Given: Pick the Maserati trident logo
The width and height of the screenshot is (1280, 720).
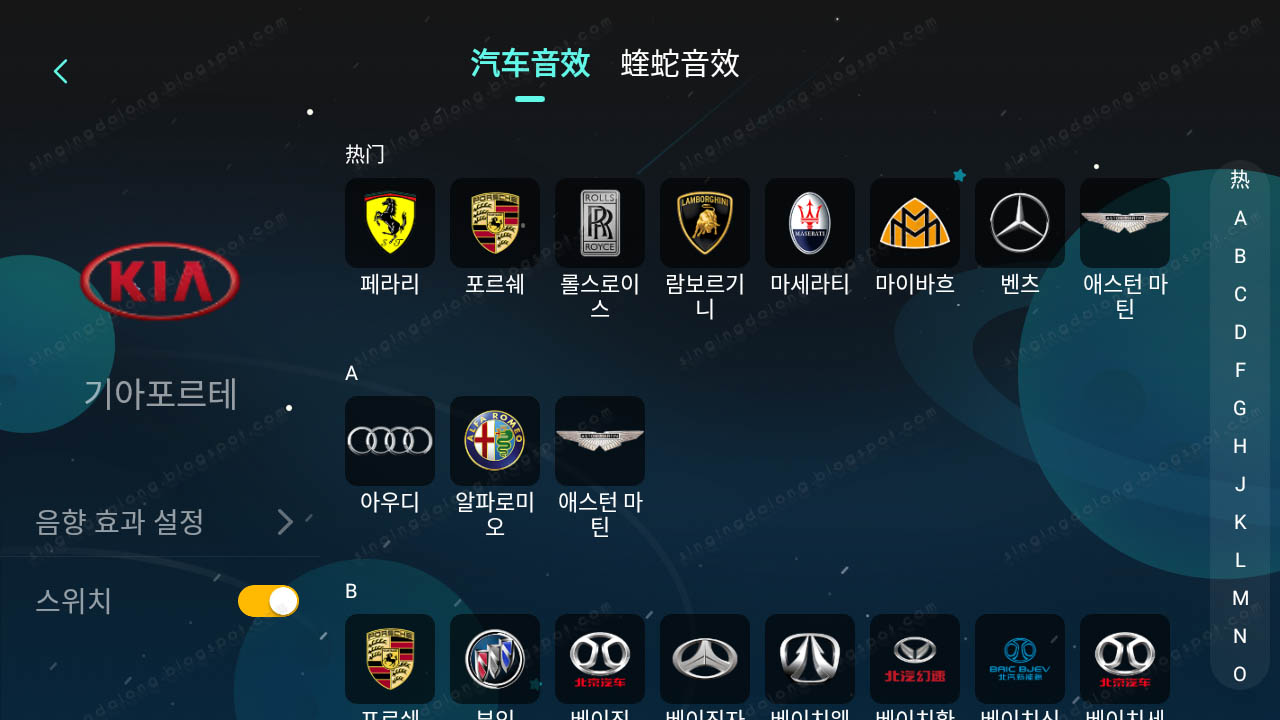Looking at the screenshot, I should coord(810,222).
